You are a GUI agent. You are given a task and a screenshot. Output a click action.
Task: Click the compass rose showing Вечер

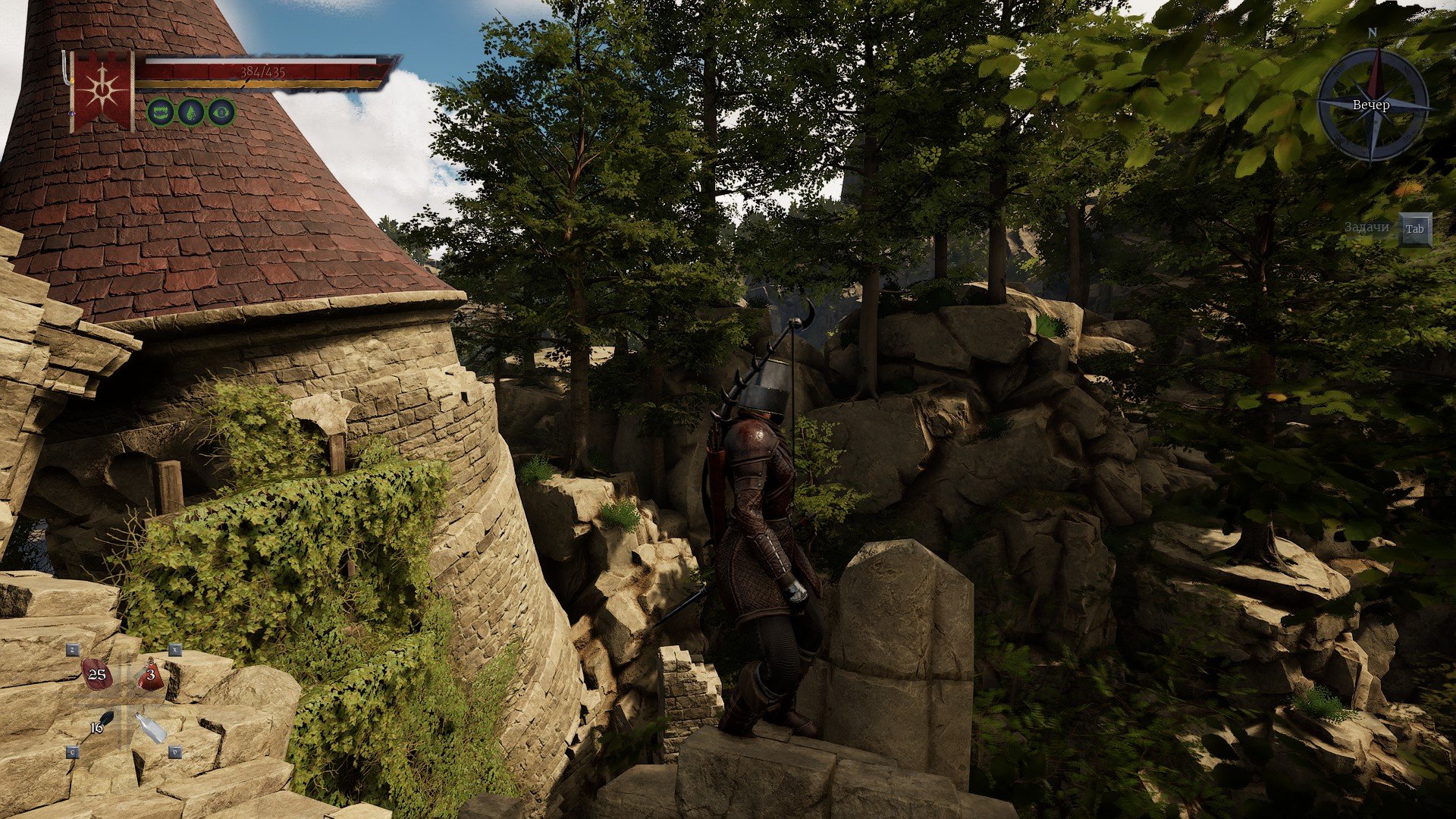click(1372, 105)
